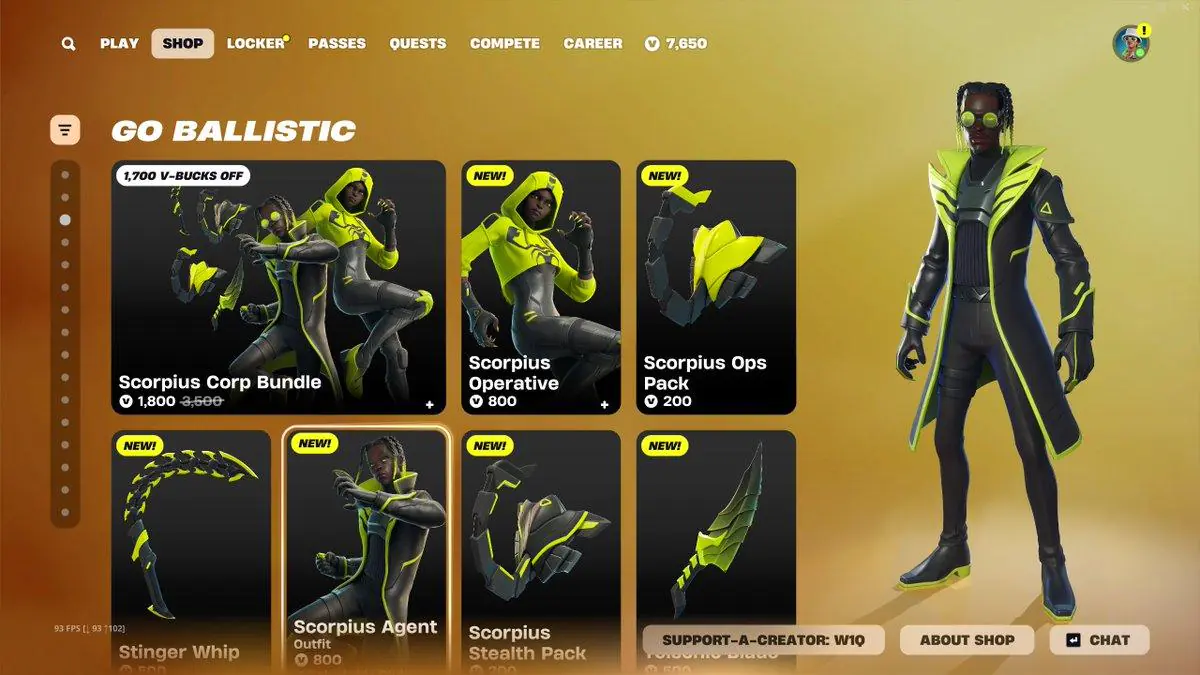Choose the Scorpius Operative outfit tile
This screenshot has width=1200, height=675.
[540, 287]
